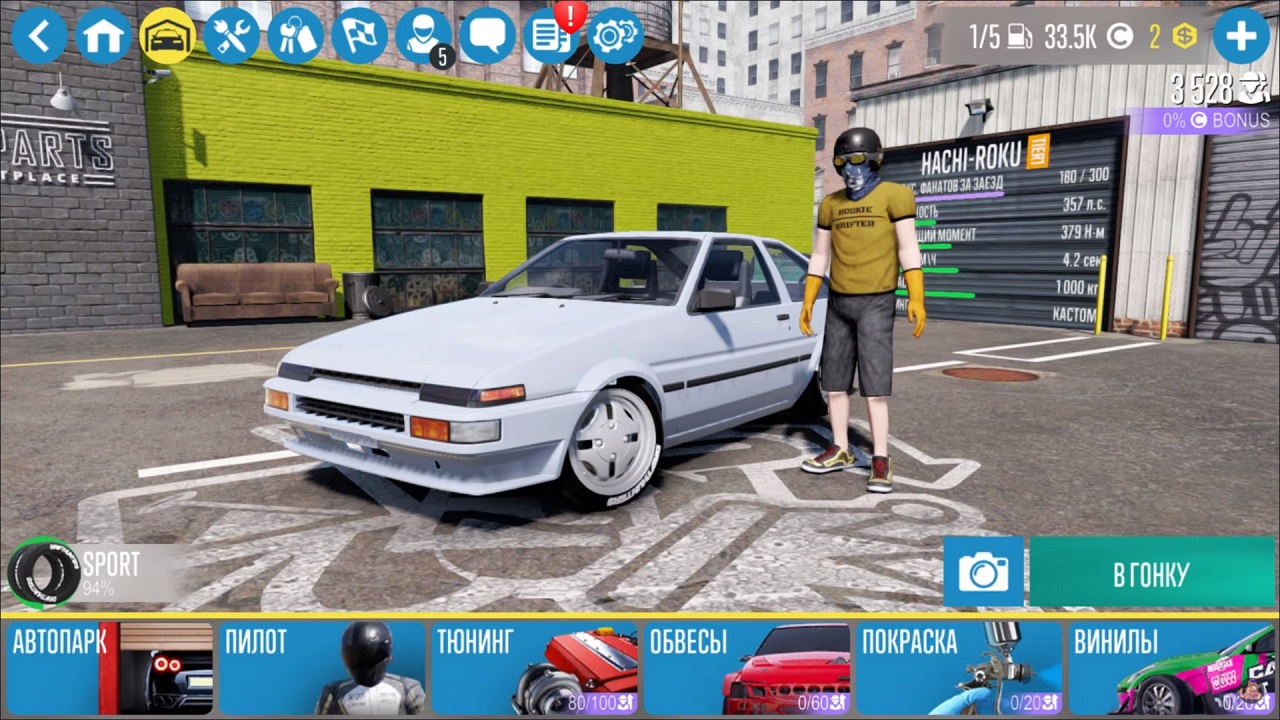Open the gear settings icon

point(616,37)
